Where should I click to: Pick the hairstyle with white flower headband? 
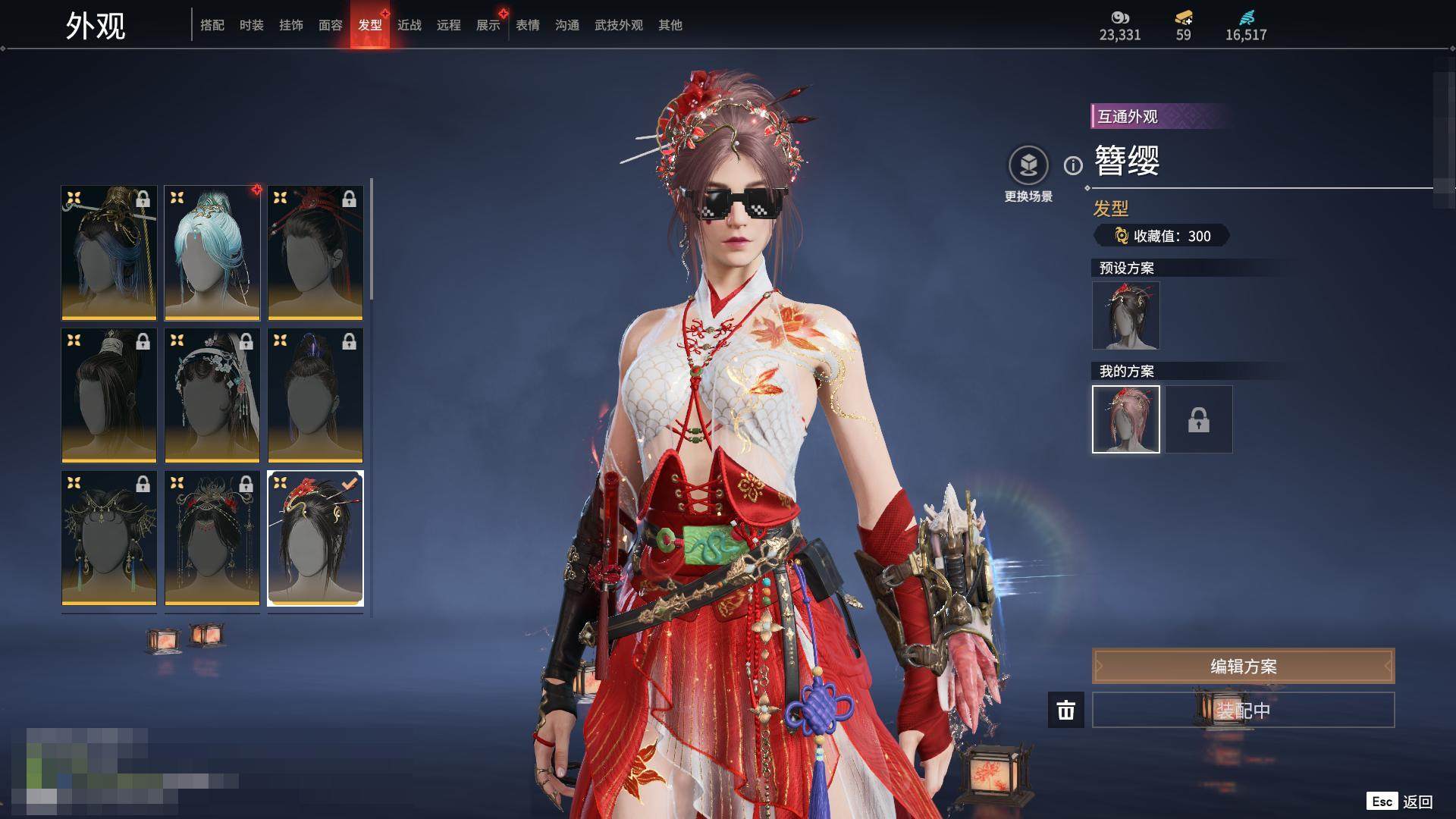(x=212, y=395)
